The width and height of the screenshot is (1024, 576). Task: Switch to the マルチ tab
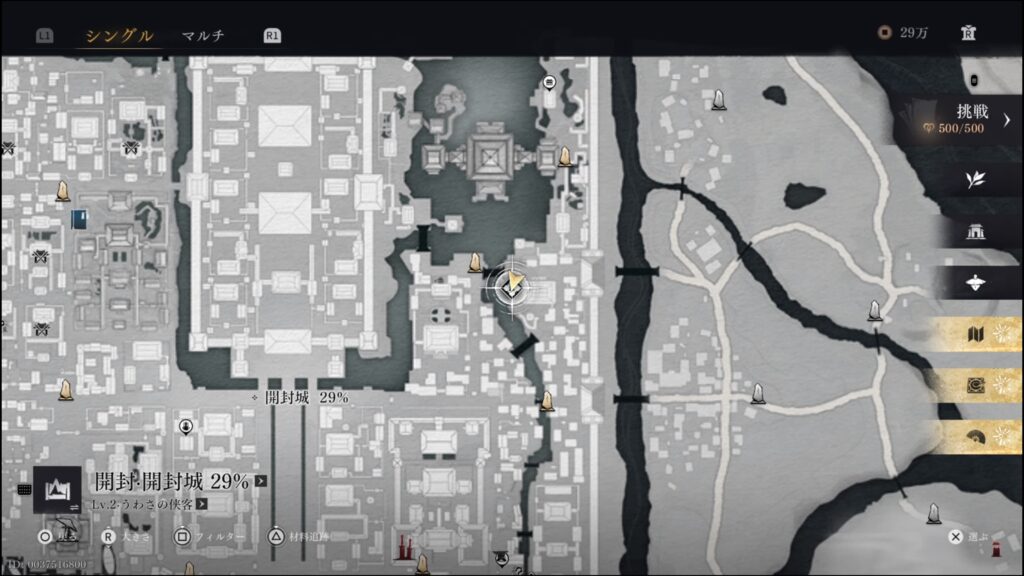[x=203, y=36]
